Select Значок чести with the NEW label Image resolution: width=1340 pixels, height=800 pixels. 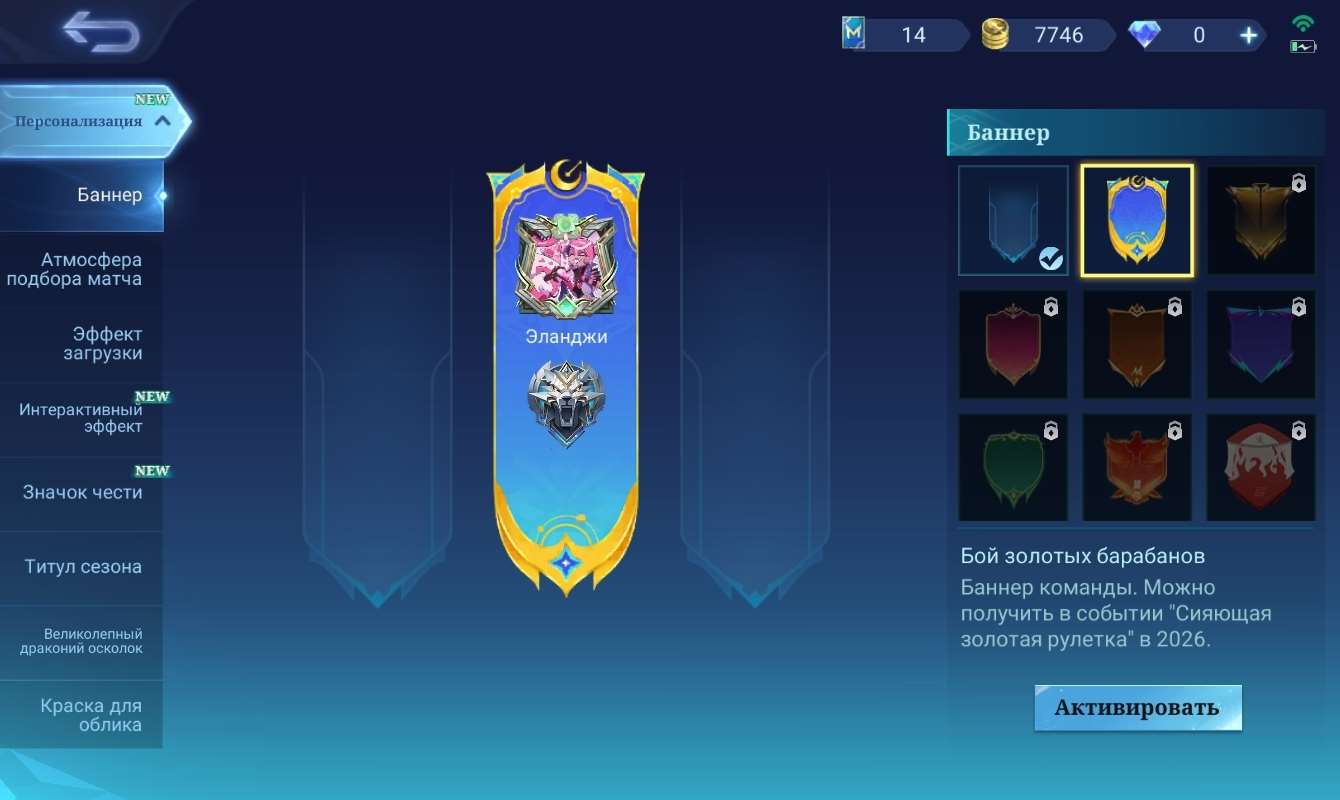tap(80, 490)
